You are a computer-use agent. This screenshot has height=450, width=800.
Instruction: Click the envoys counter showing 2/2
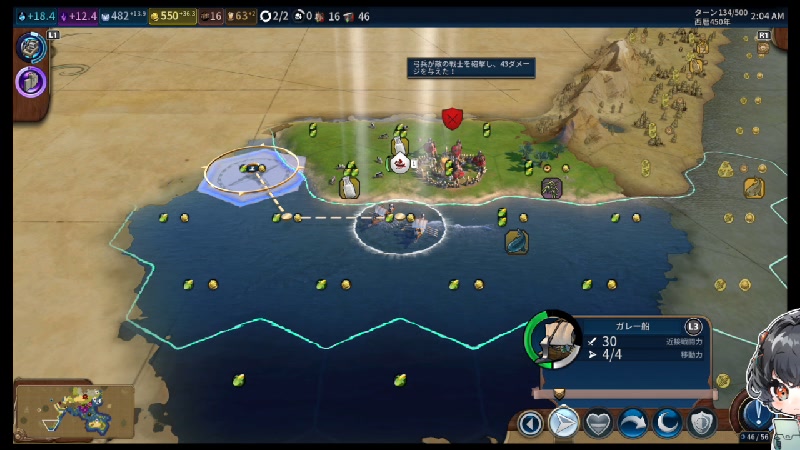[275, 16]
